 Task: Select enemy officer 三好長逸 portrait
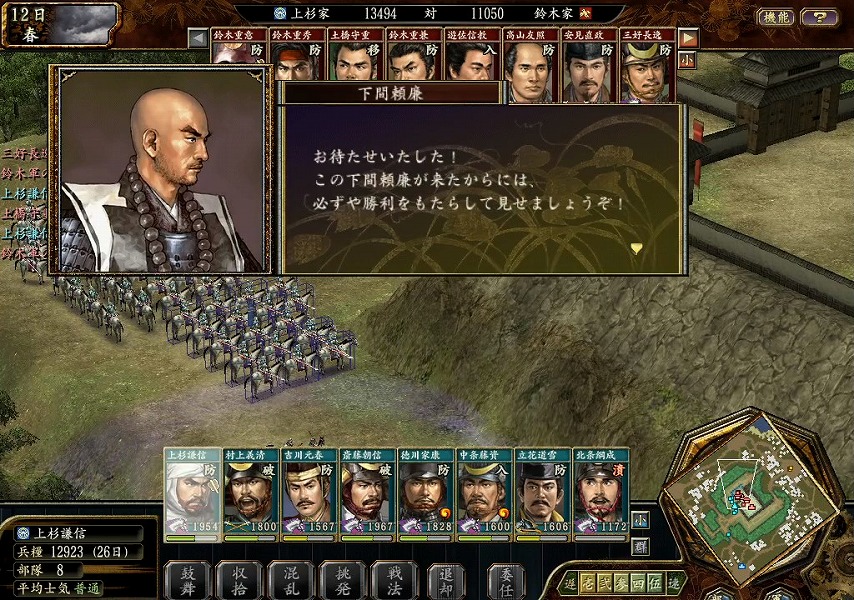pos(647,66)
